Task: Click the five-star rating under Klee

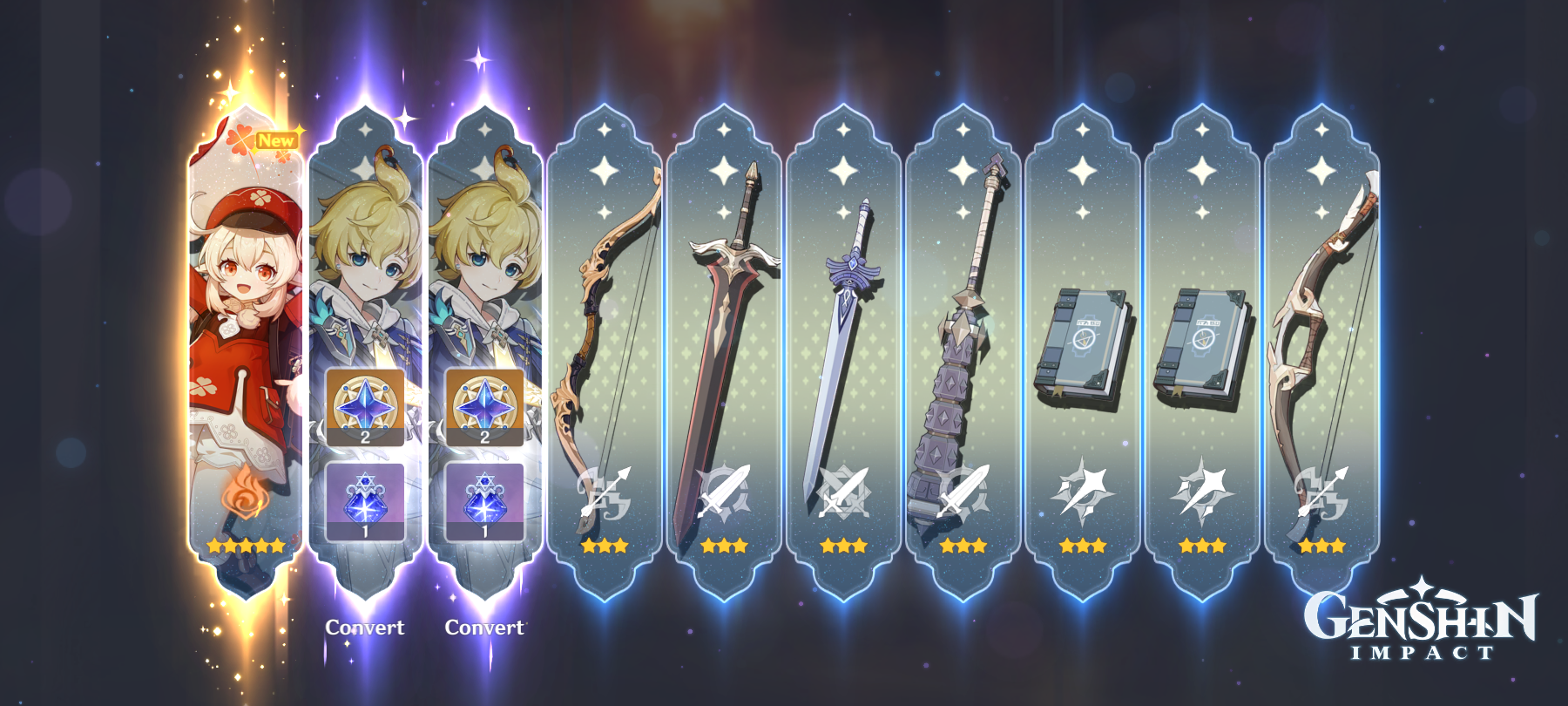Action: tap(244, 546)
